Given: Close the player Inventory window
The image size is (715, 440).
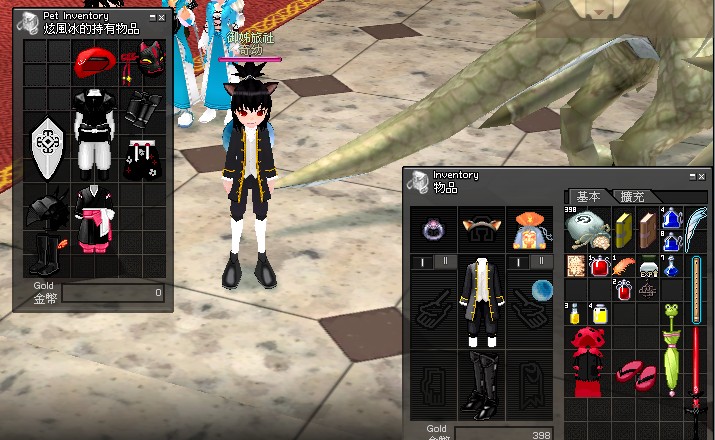Looking at the screenshot, I should click(701, 176).
